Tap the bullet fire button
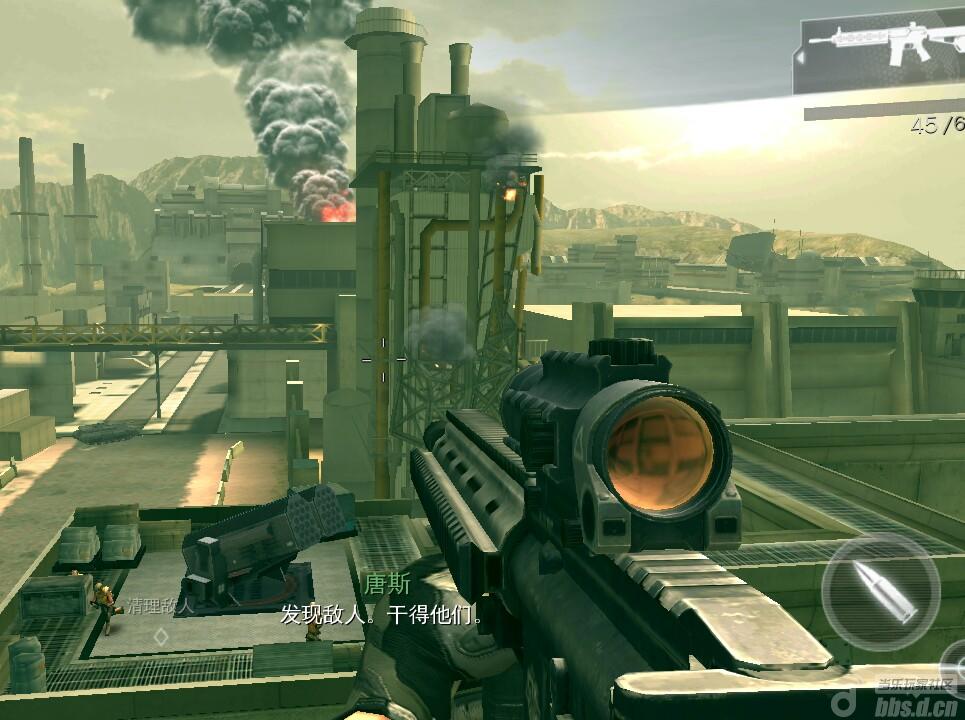The height and width of the screenshot is (720, 965). click(x=880, y=591)
